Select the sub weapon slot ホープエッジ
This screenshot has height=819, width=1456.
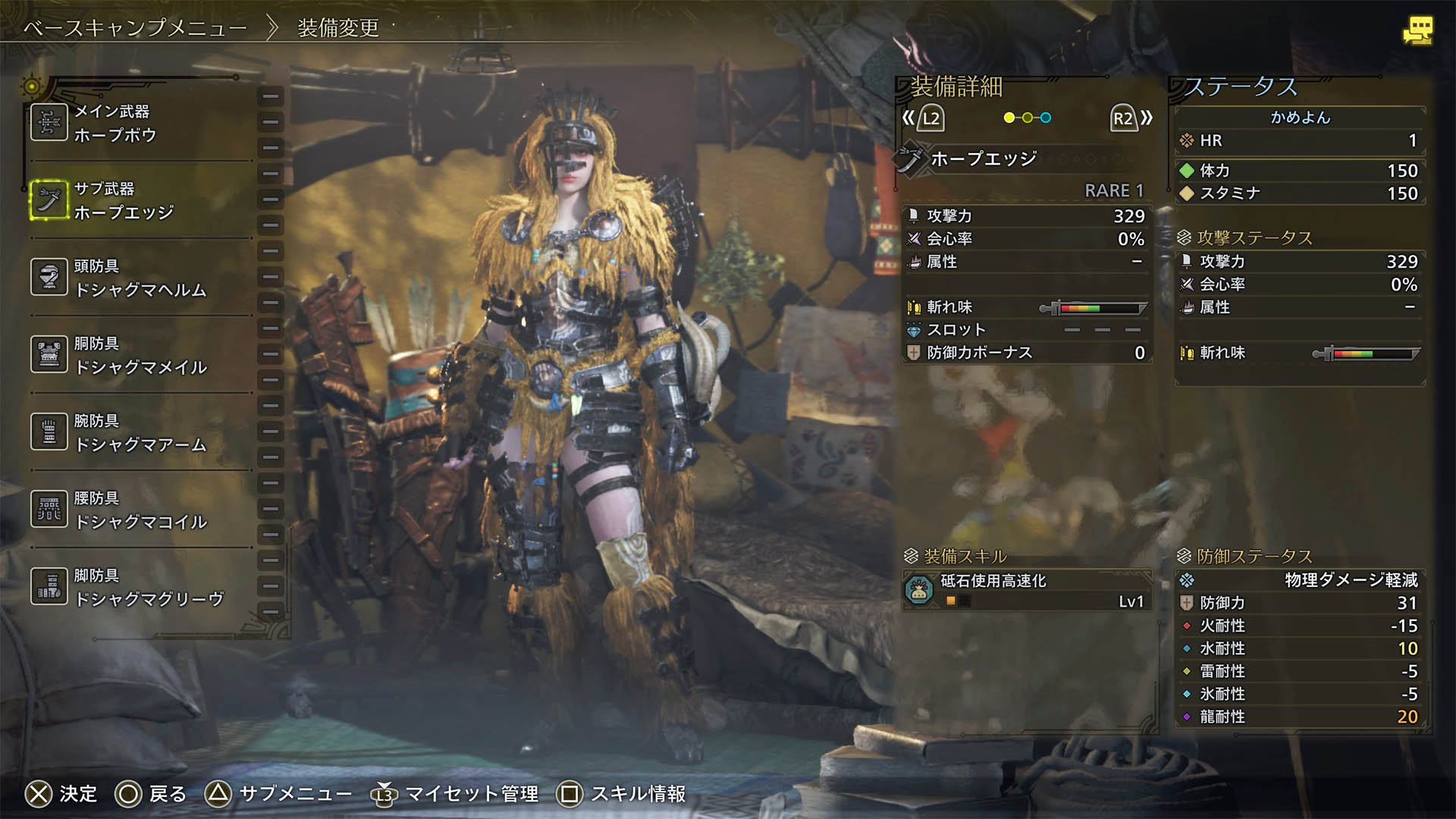click(140, 200)
